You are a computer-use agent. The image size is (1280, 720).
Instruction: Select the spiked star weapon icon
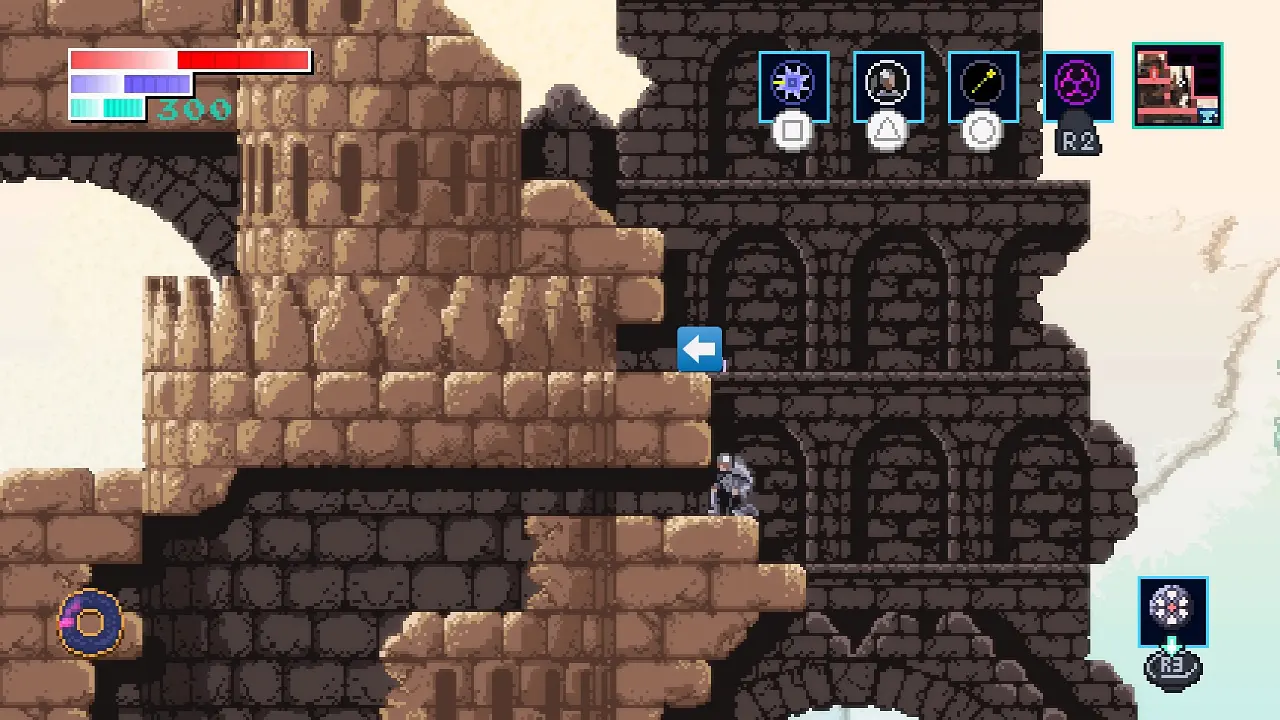pos(793,86)
